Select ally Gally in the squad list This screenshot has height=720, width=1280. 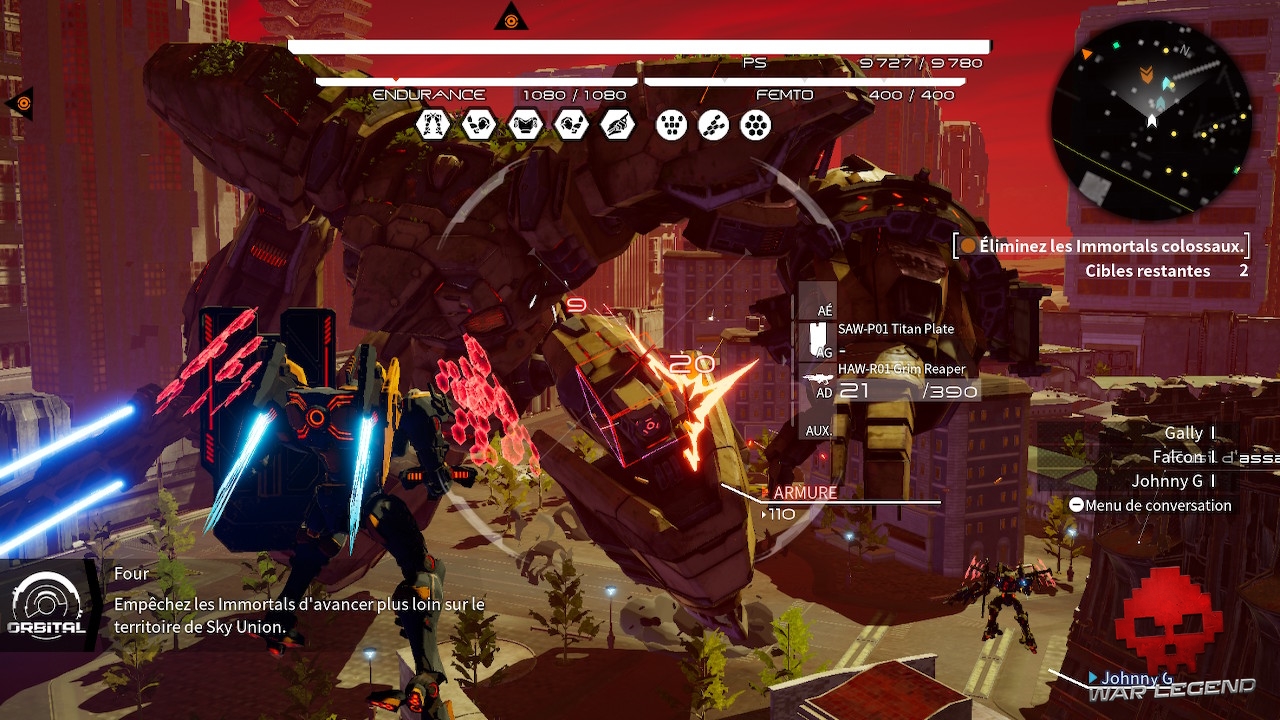pyautogui.click(x=1184, y=433)
